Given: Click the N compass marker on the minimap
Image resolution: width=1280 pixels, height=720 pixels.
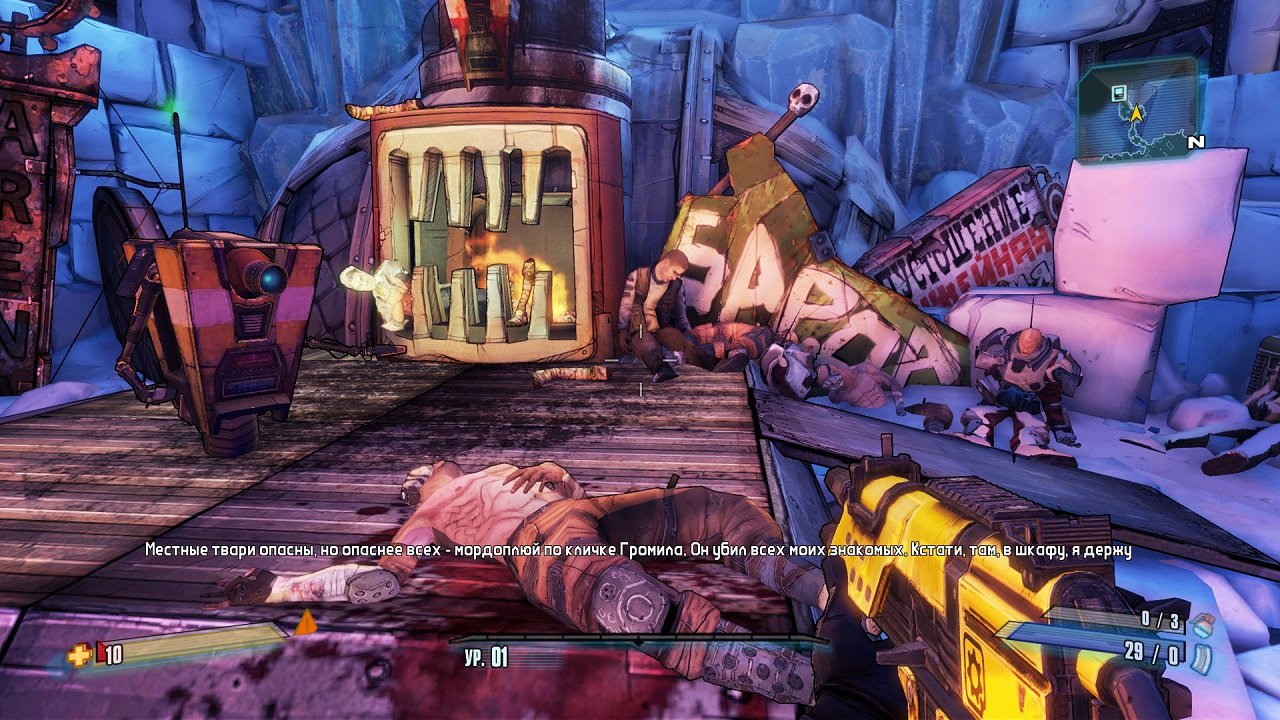Looking at the screenshot, I should pyautogui.click(x=1196, y=142).
